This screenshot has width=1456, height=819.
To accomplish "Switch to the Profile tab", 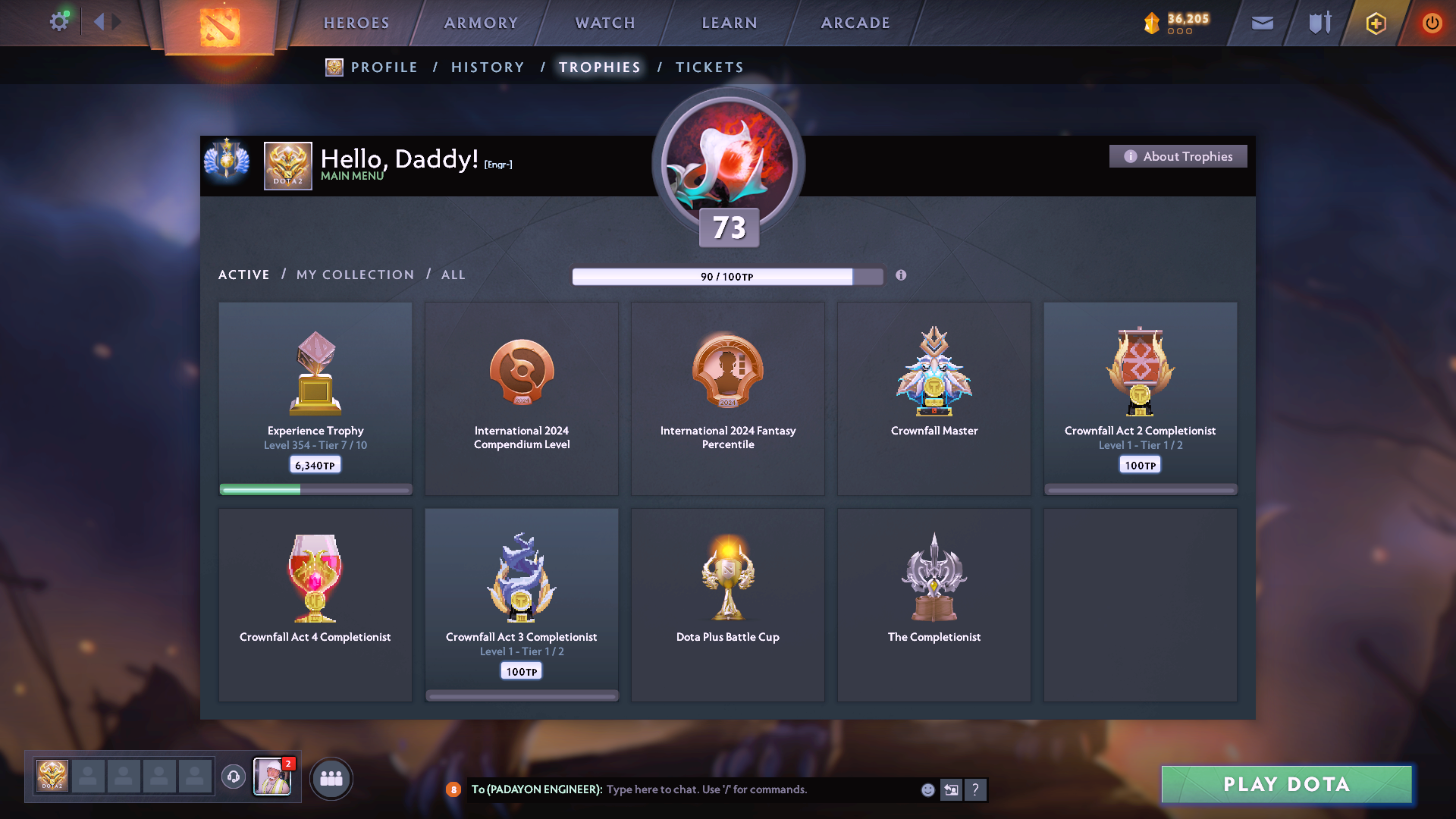I will click(384, 67).
